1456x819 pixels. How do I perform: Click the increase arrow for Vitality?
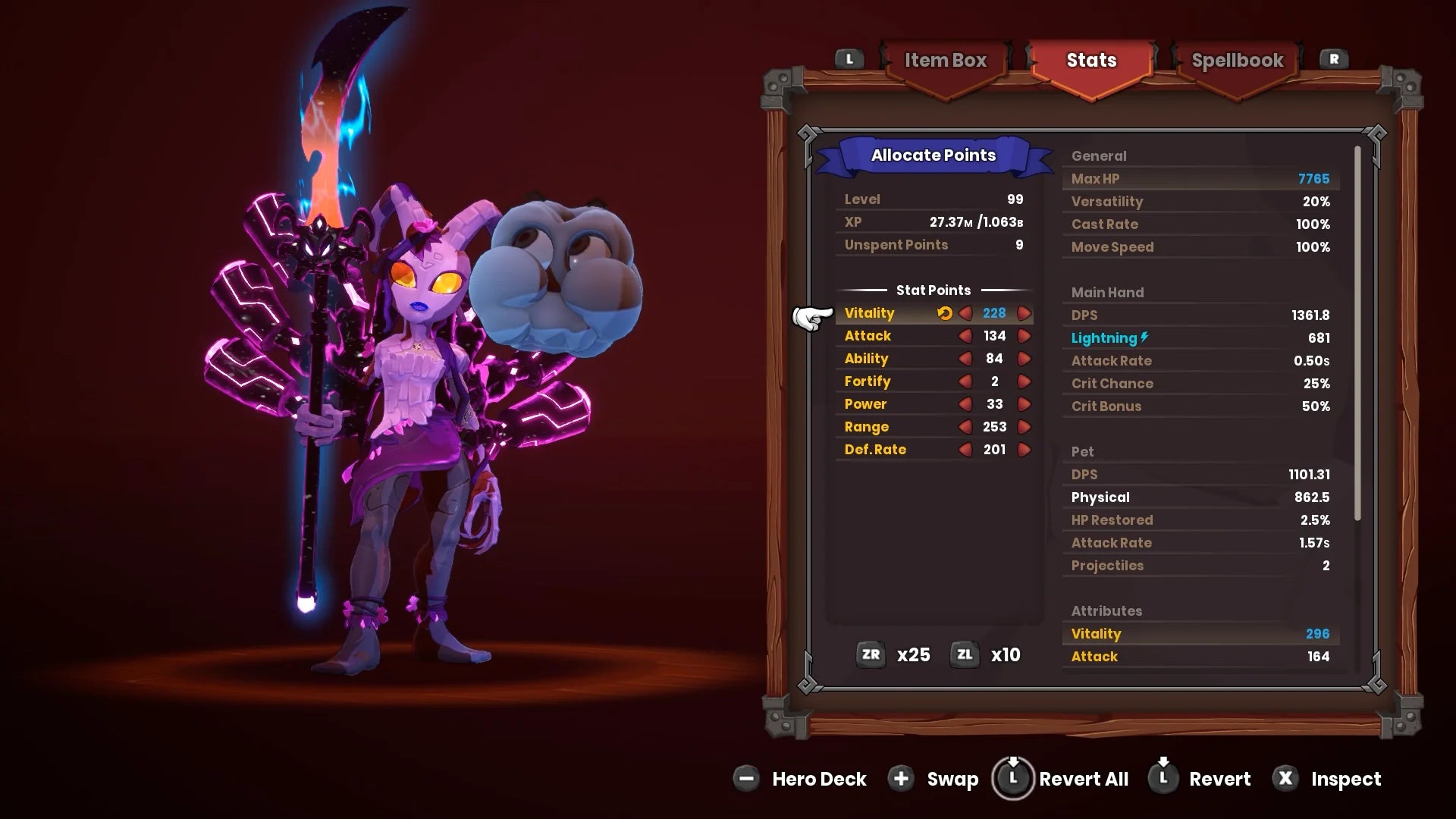(x=1025, y=312)
